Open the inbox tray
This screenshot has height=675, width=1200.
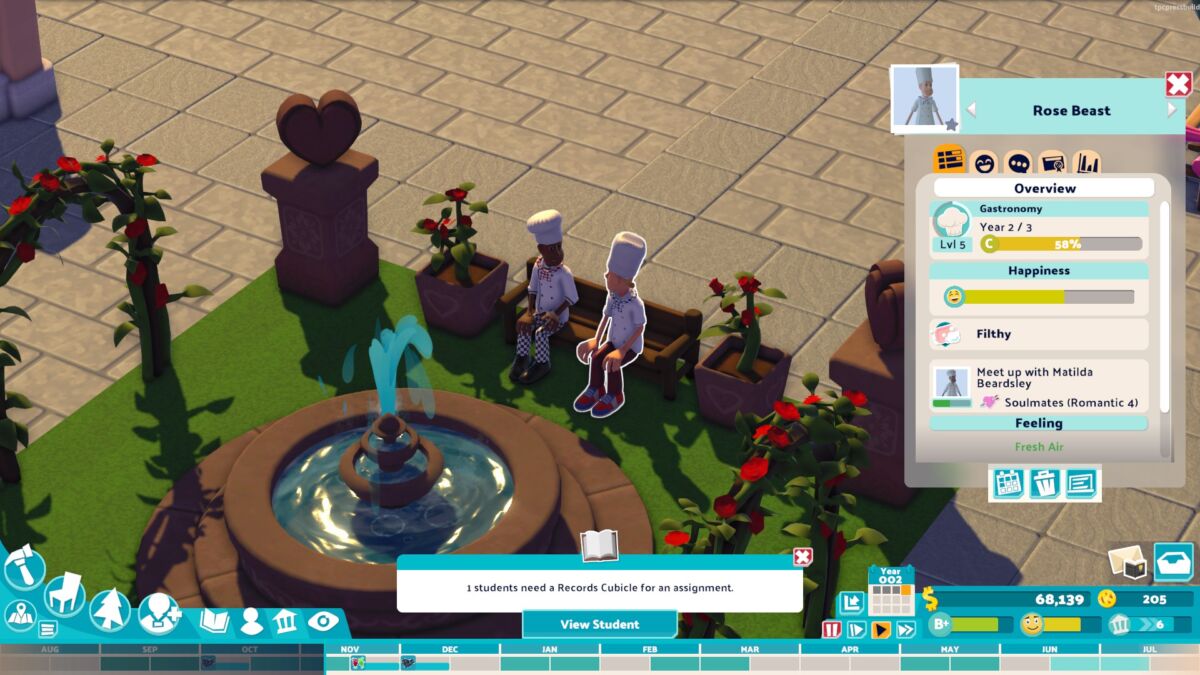[1173, 561]
